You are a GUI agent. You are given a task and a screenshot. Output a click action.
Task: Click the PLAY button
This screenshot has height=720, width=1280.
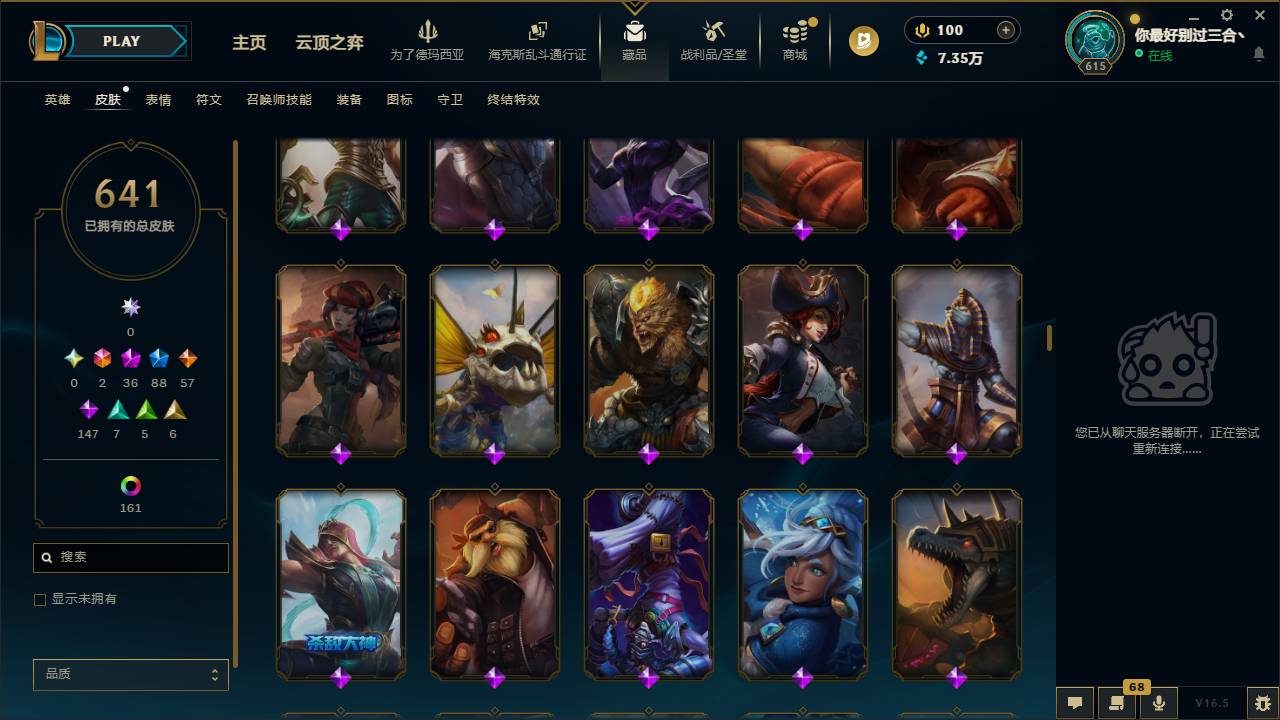121,41
